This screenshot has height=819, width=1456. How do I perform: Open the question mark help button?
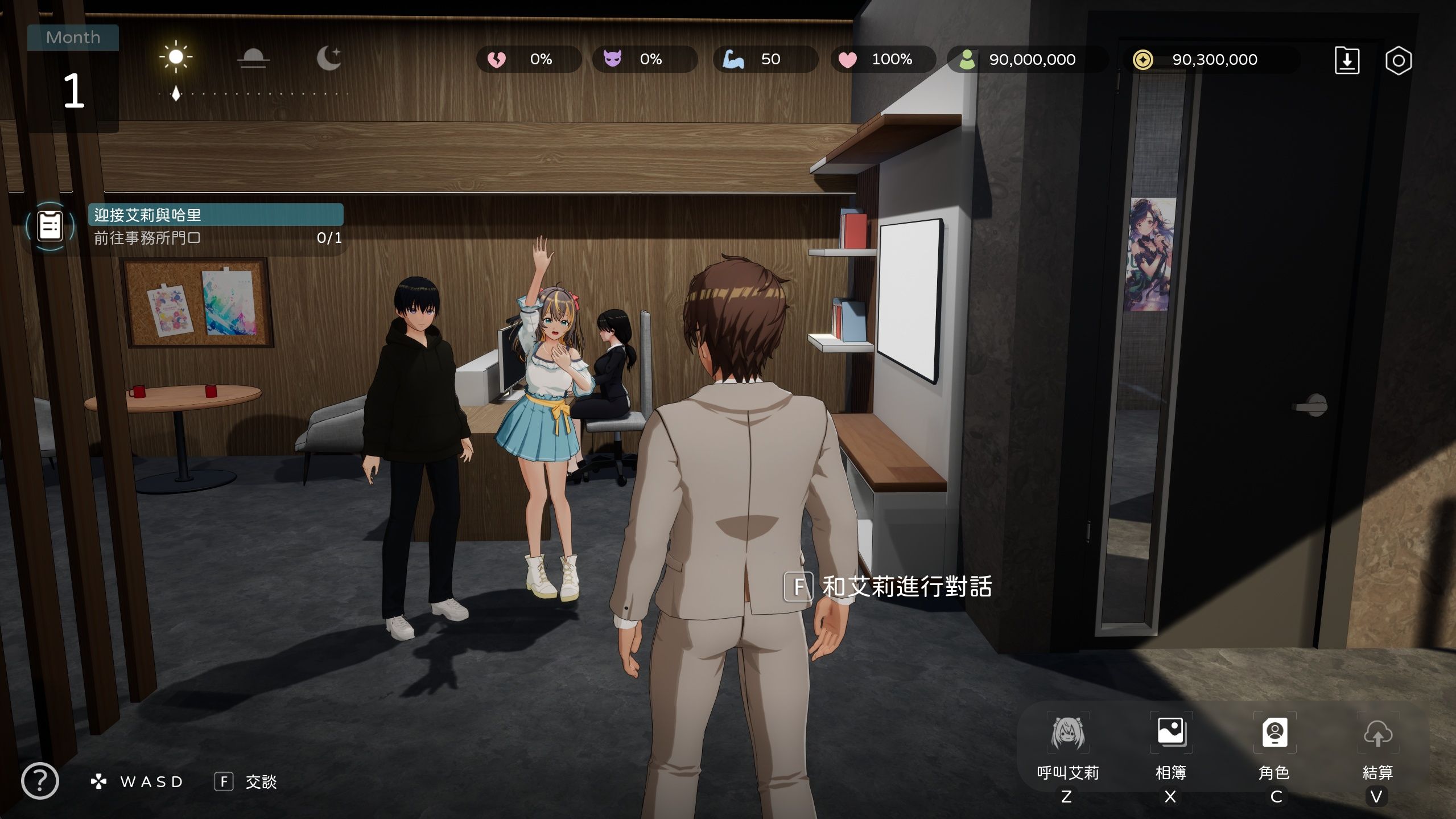(x=40, y=781)
